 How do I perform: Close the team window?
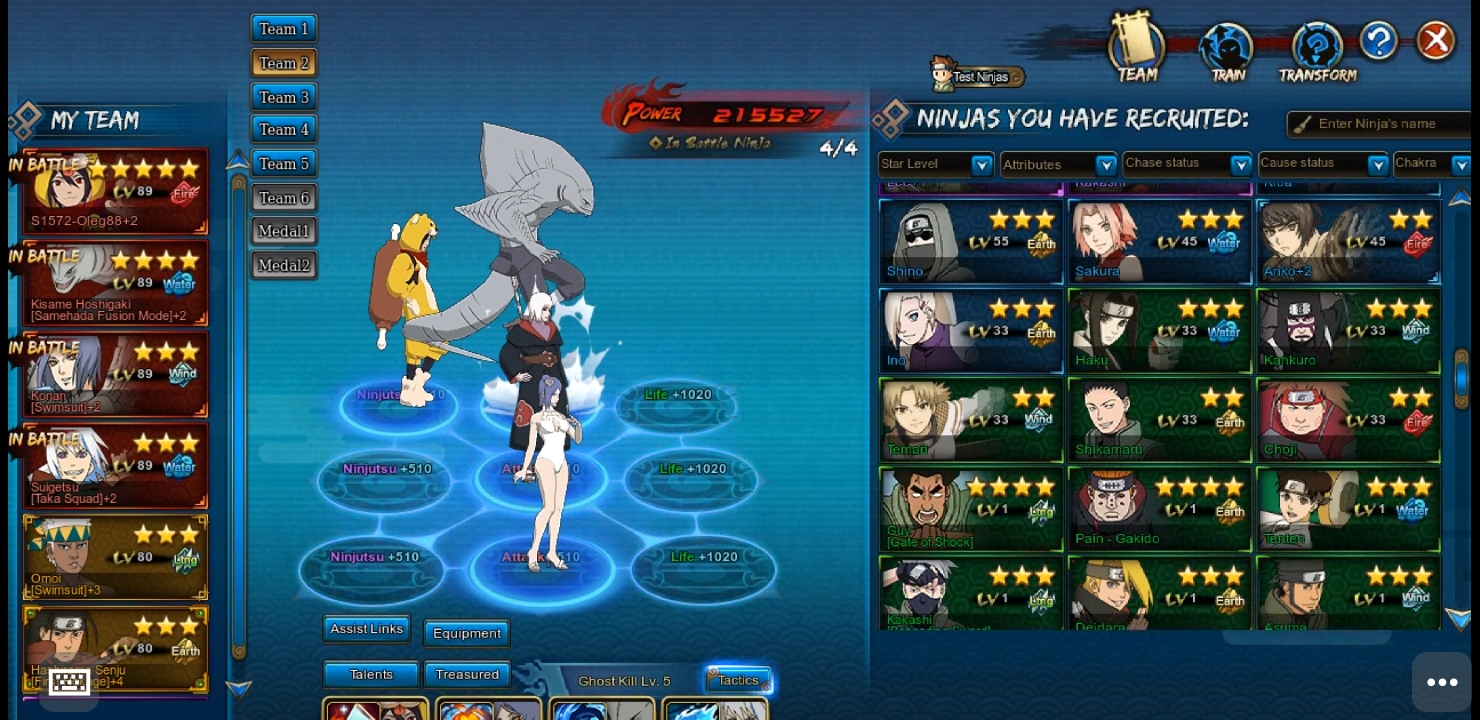(x=1436, y=41)
